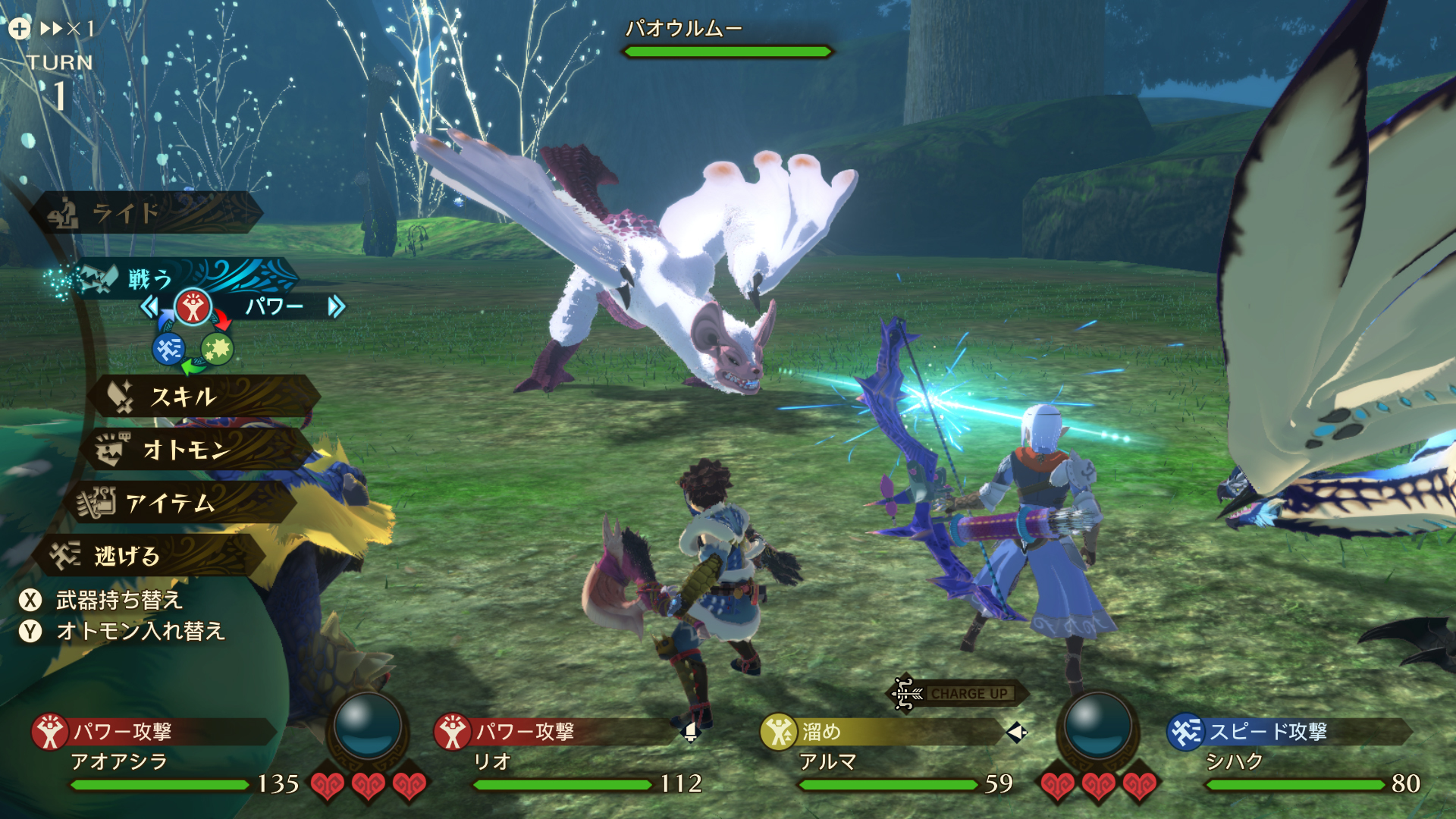
Task: Pick the red Power attack type icon
Action: click(193, 307)
